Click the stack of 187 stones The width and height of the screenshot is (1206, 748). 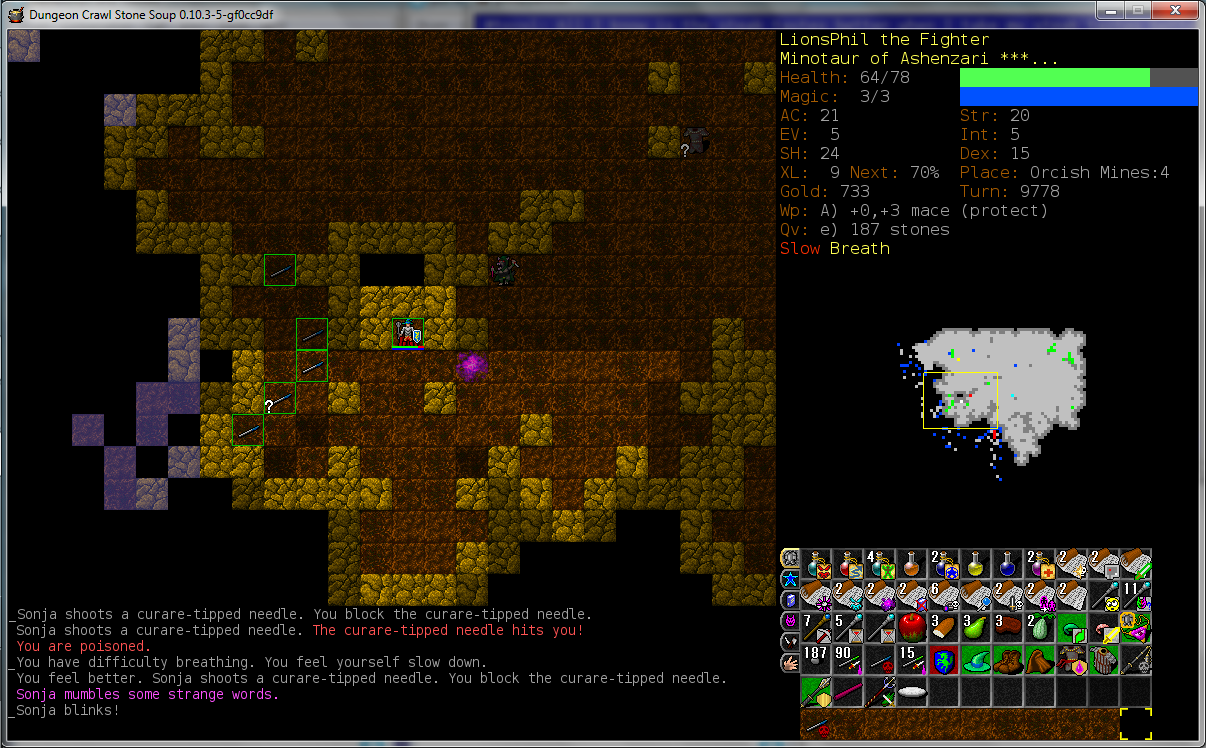(x=816, y=660)
